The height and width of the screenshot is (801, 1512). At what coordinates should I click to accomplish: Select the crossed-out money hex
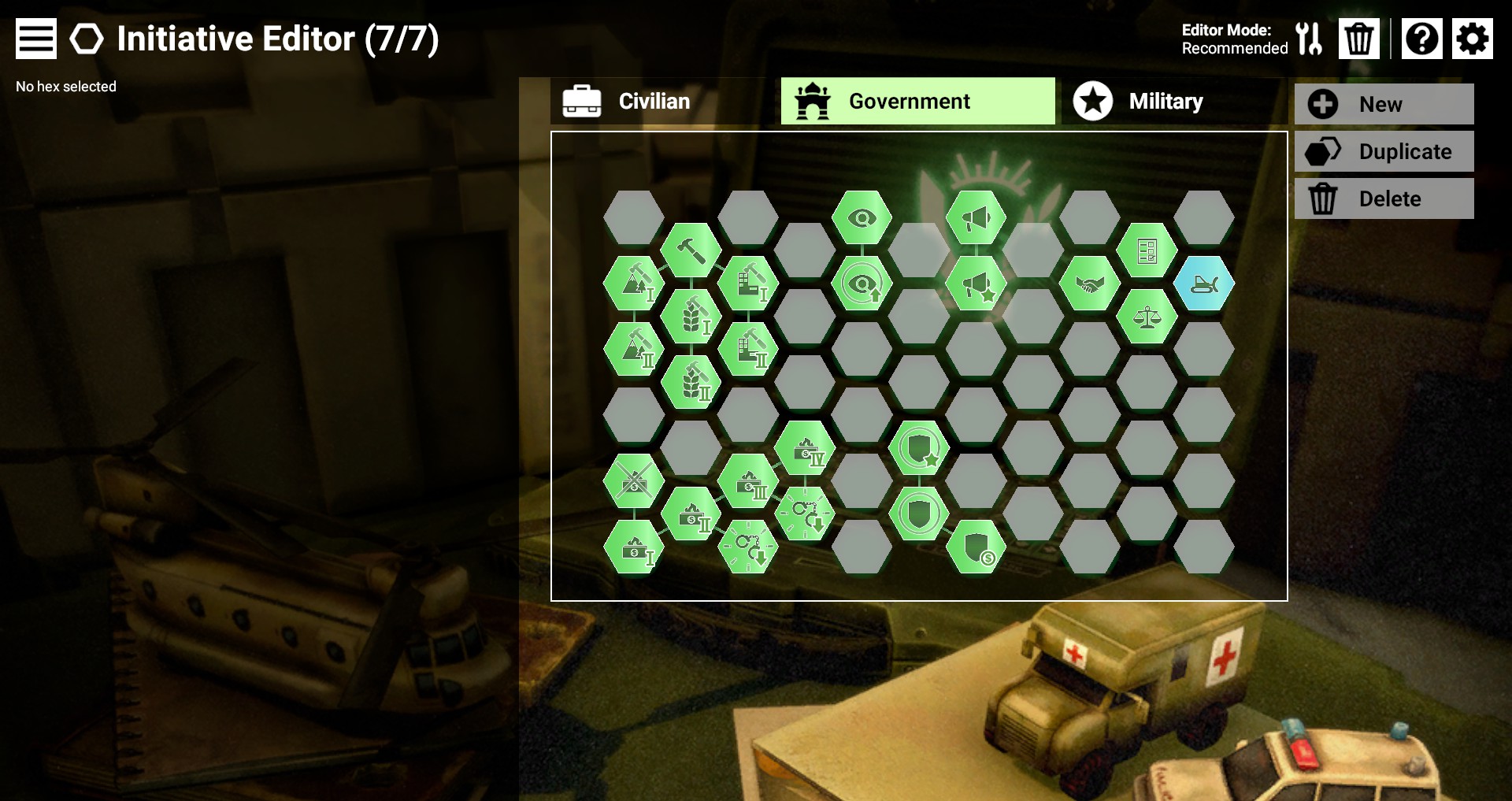(634, 481)
